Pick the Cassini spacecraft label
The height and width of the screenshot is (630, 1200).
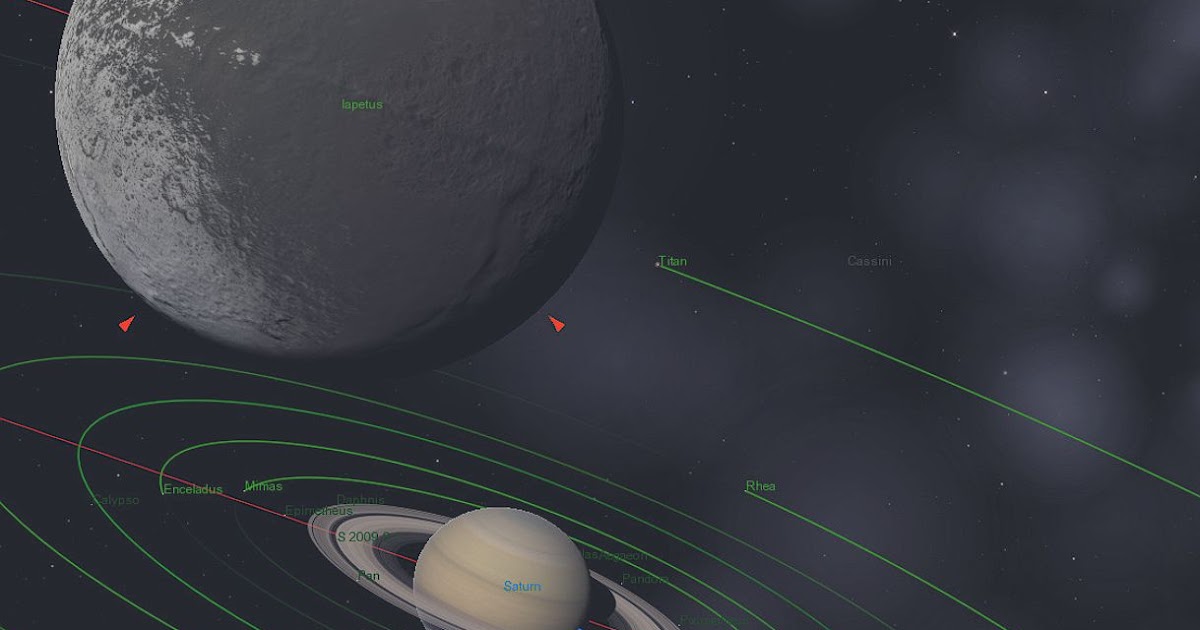coord(869,262)
